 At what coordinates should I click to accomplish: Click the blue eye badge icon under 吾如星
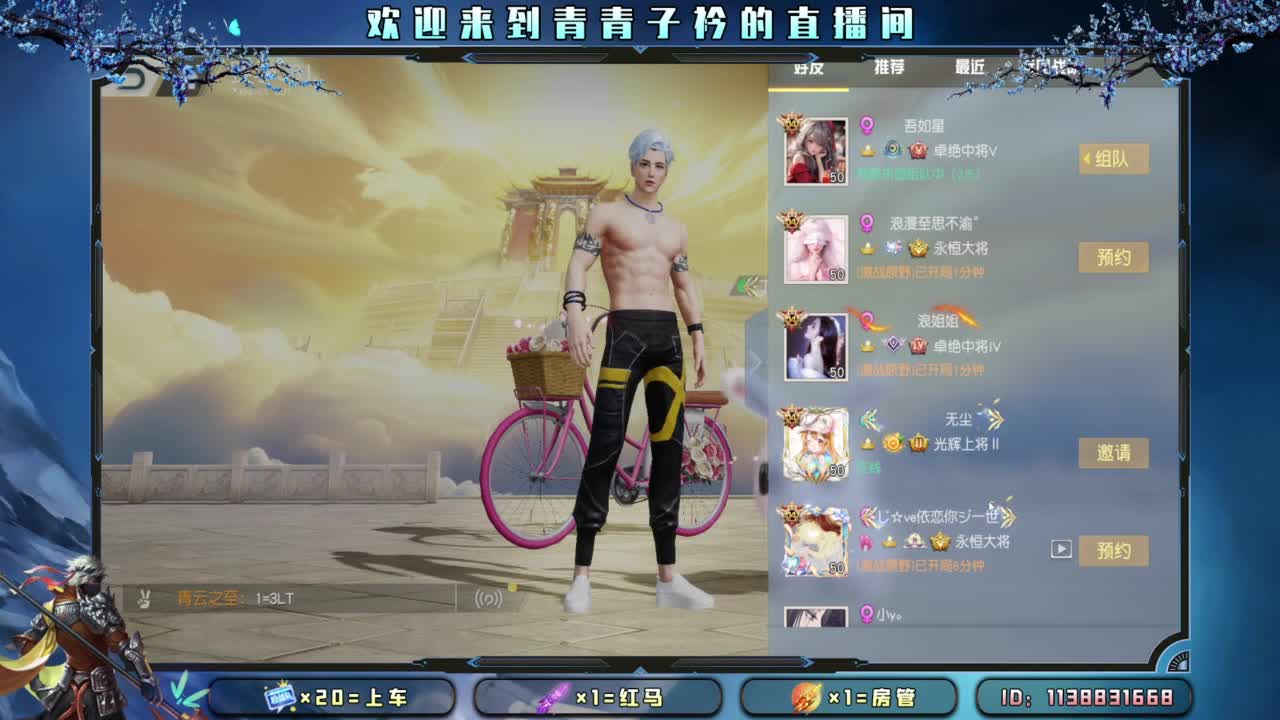(893, 150)
